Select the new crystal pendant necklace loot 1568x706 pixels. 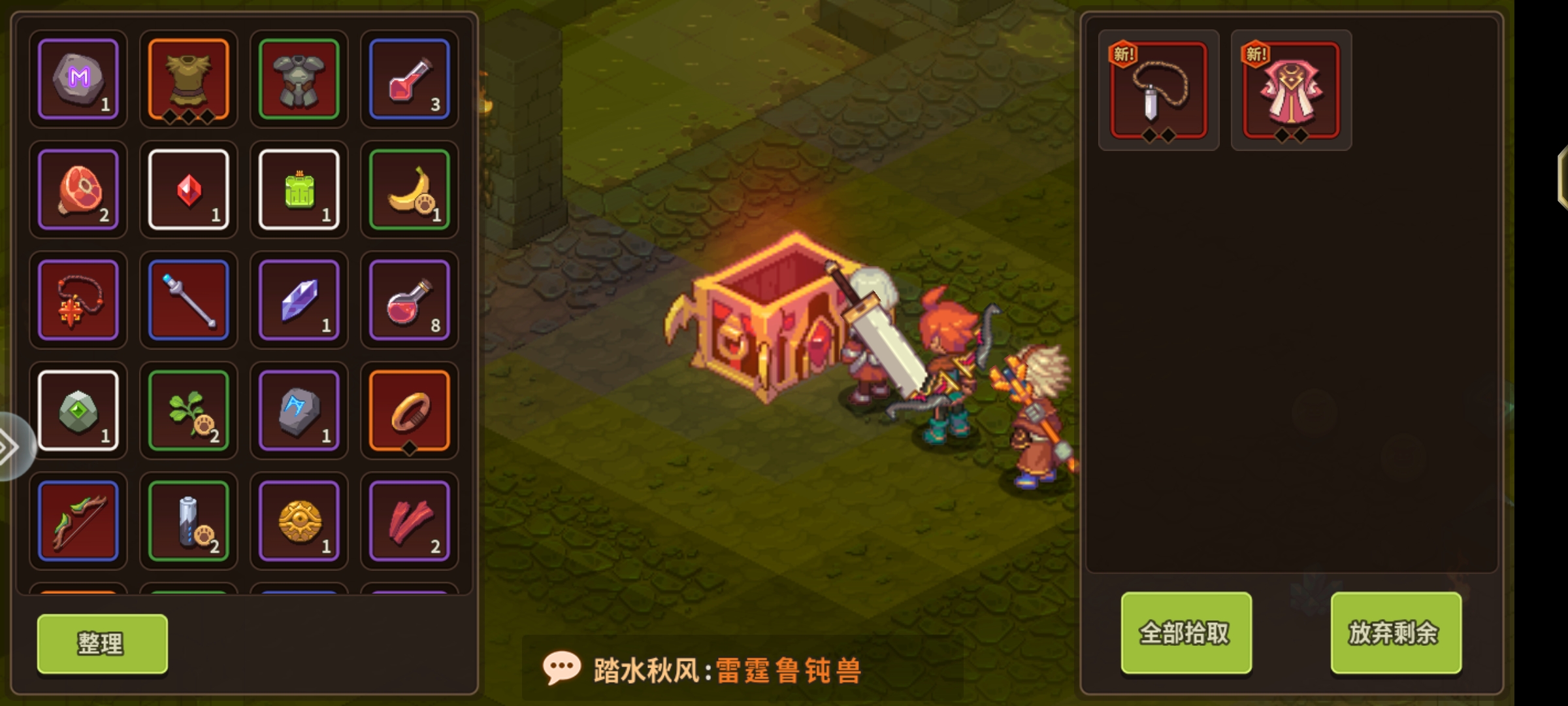click(1158, 90)
